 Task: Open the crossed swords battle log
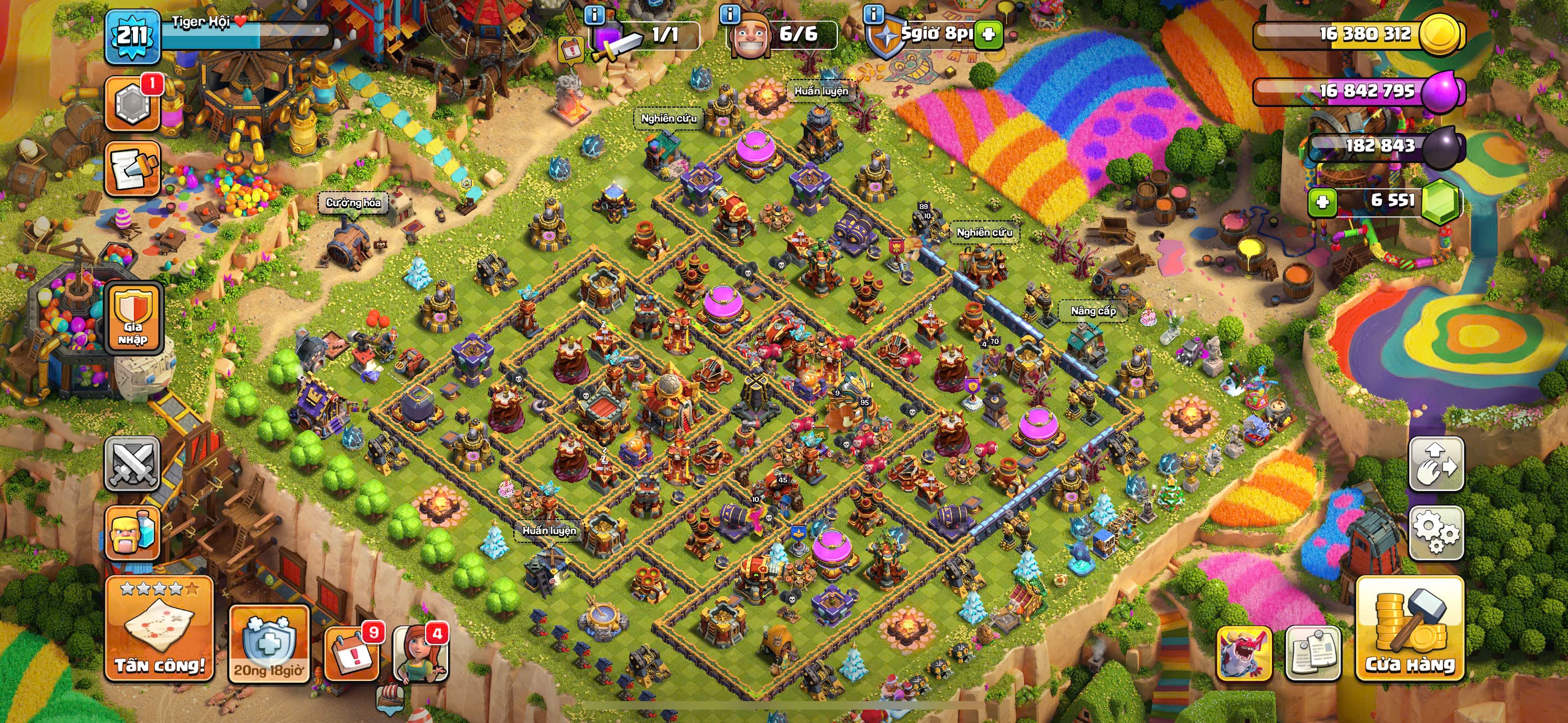click(x=133, y=464)
